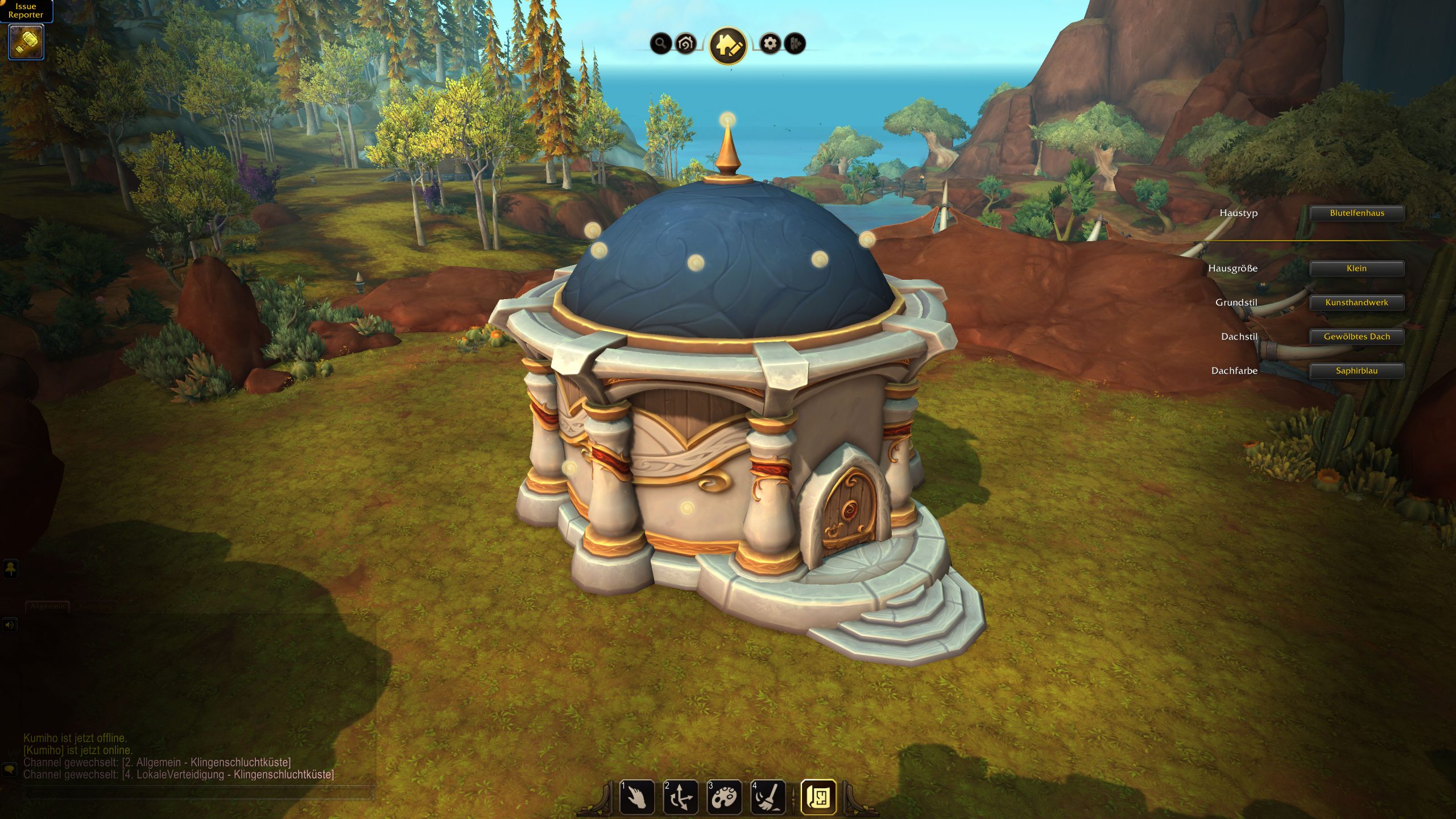The image size is (1456, 819).
Task: Choose the move and rotate arrows tool
Action: tap(681, 797)
